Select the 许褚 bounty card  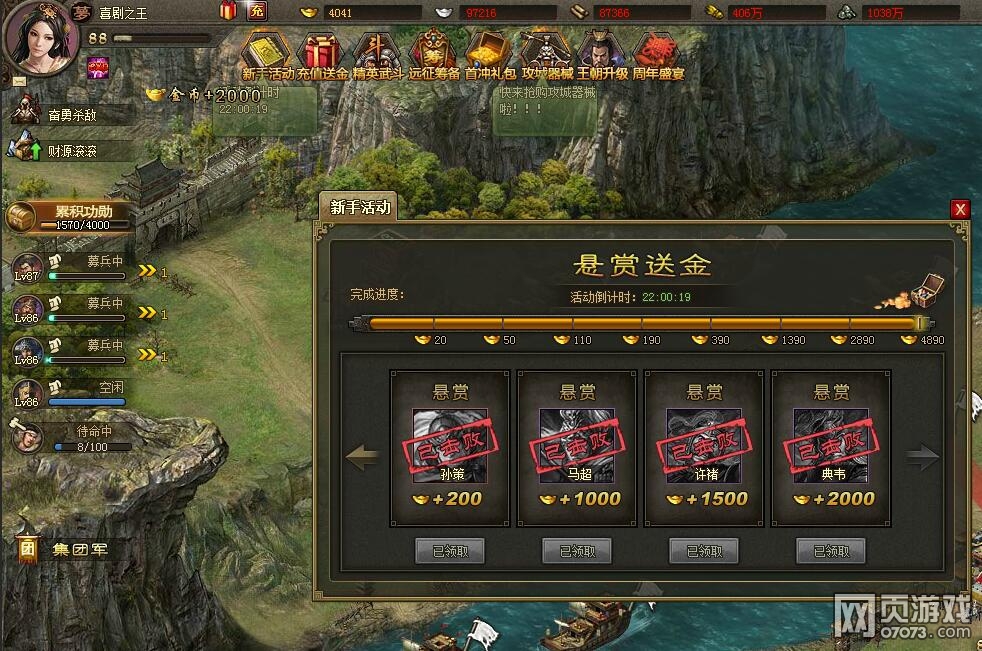click(x=705, y=447)
